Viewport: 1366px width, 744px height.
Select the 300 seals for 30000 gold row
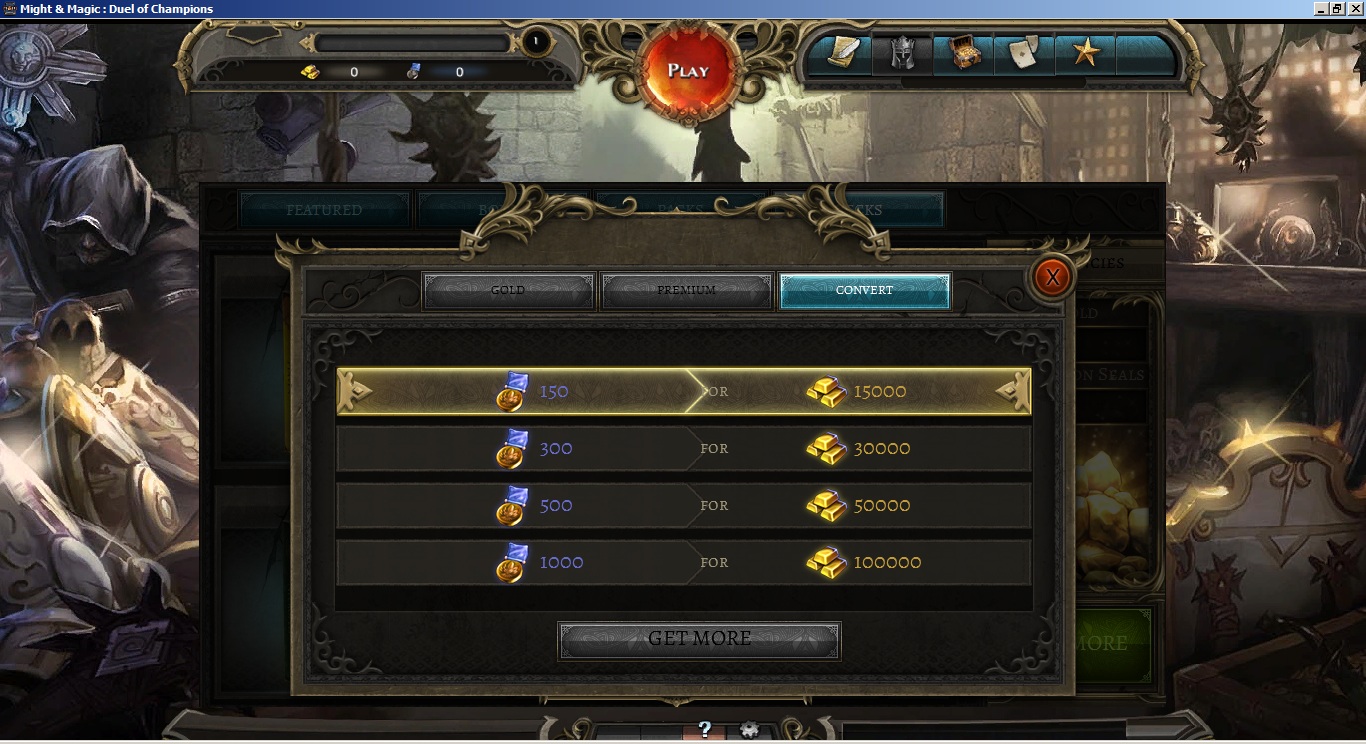click(x=684, y=449)
